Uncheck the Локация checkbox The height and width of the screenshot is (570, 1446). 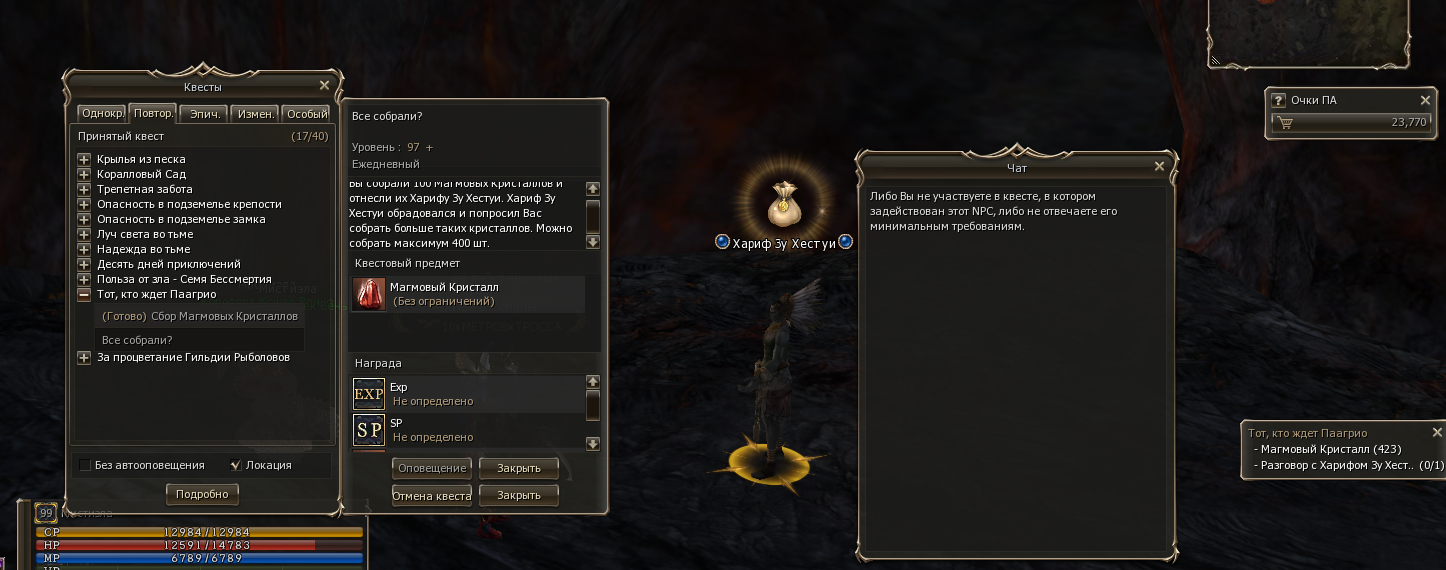(x=236, y=465)
